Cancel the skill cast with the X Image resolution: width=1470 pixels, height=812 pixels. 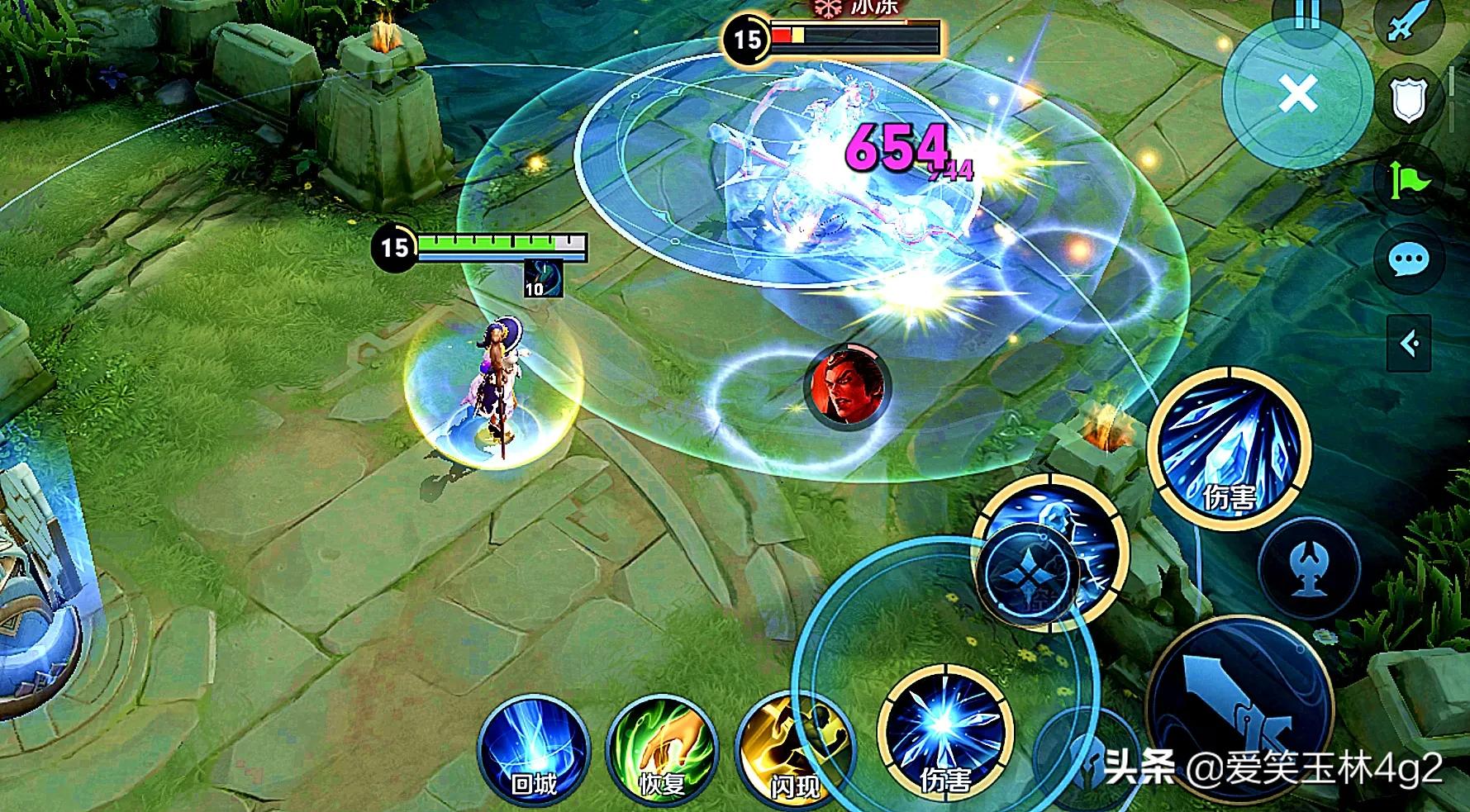tap(1297, 95)
